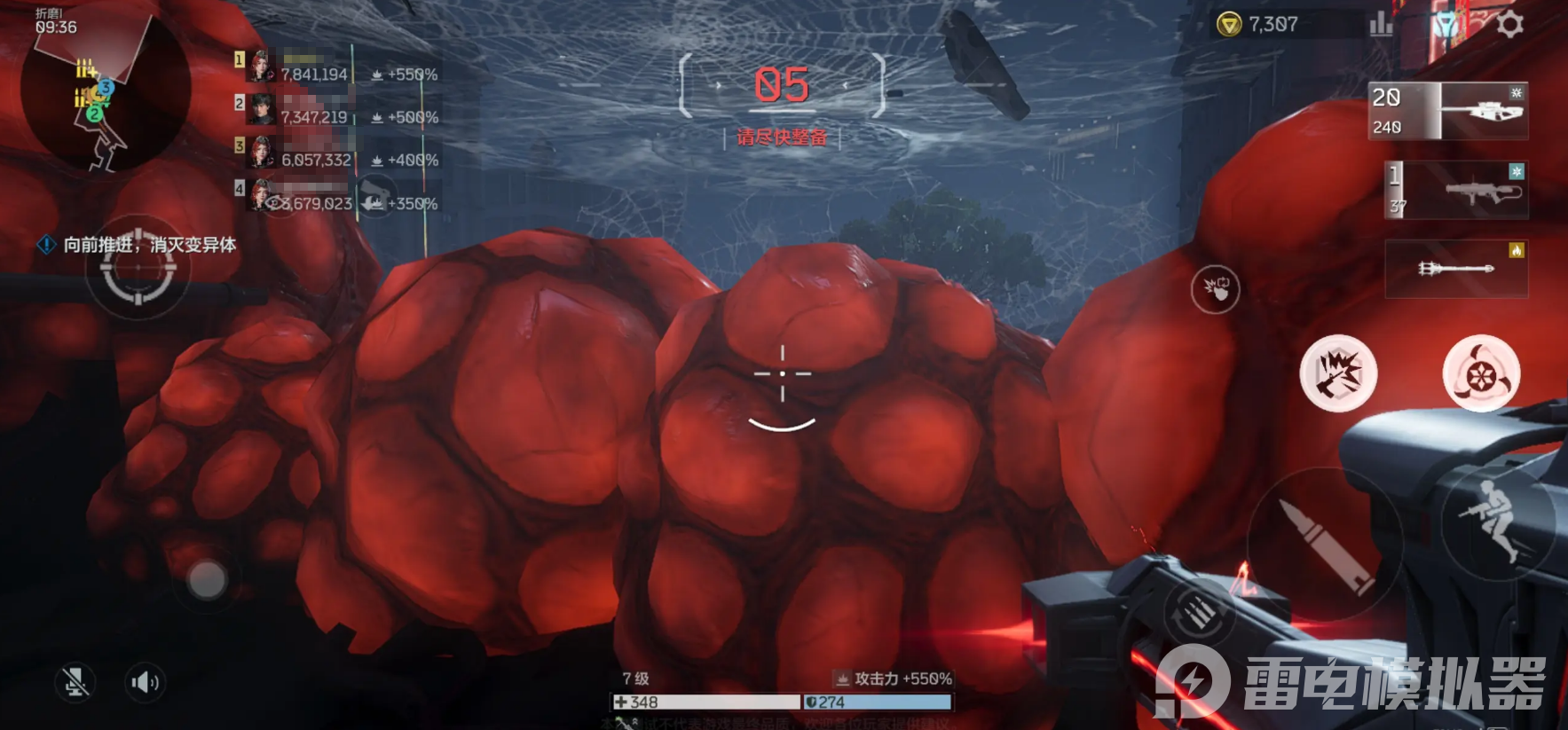This screenshot has height=730, width=1568.
Task: Select the rank 3 player row
Action: (337, 154)
